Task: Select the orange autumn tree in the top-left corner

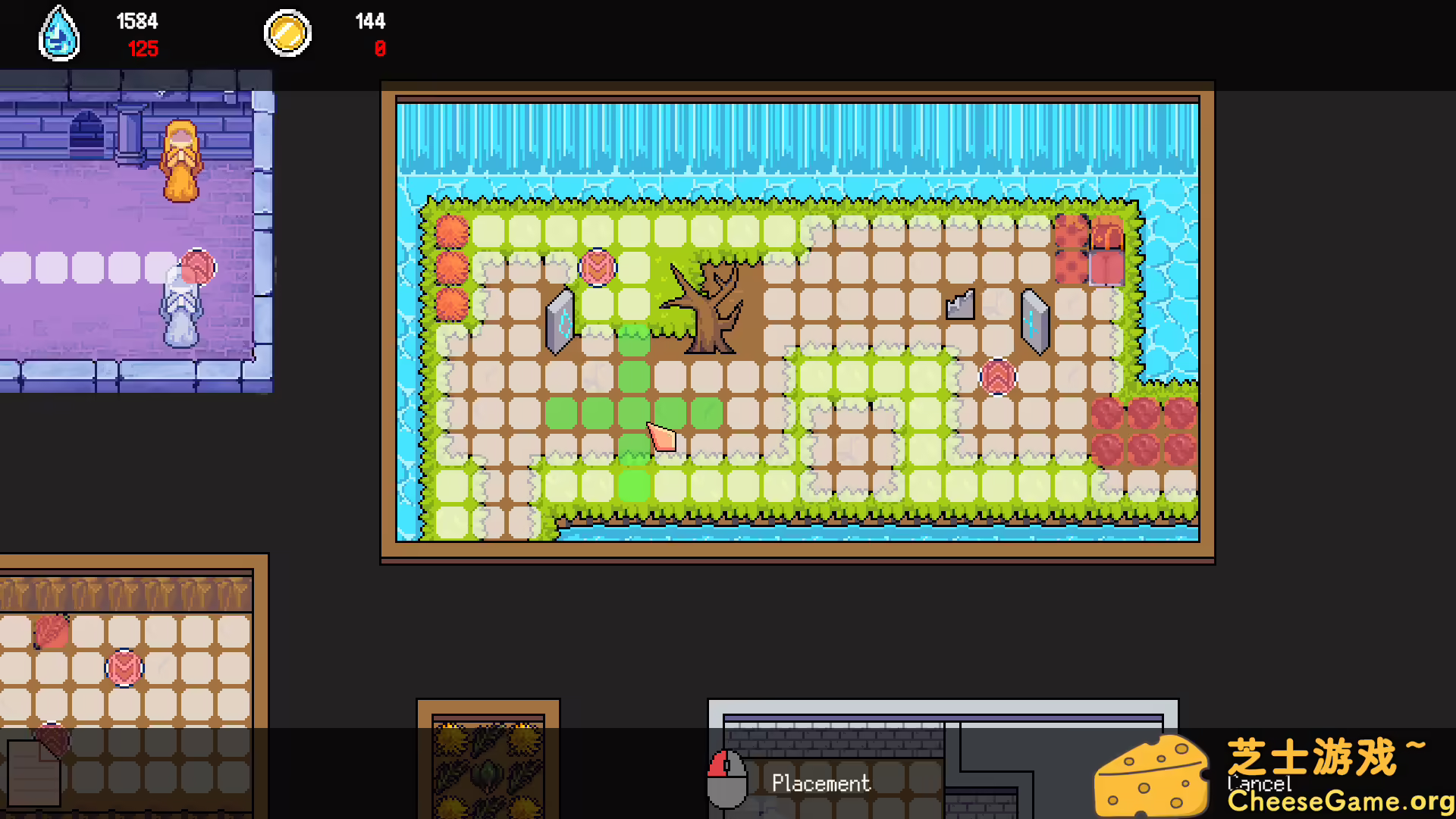Action: point(453,231)
